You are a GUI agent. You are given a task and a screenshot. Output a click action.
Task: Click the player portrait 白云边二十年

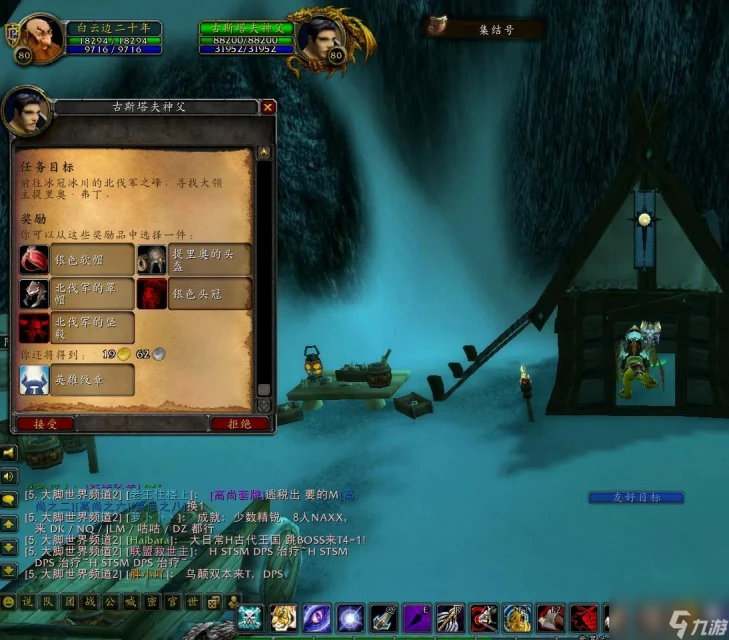42,39
